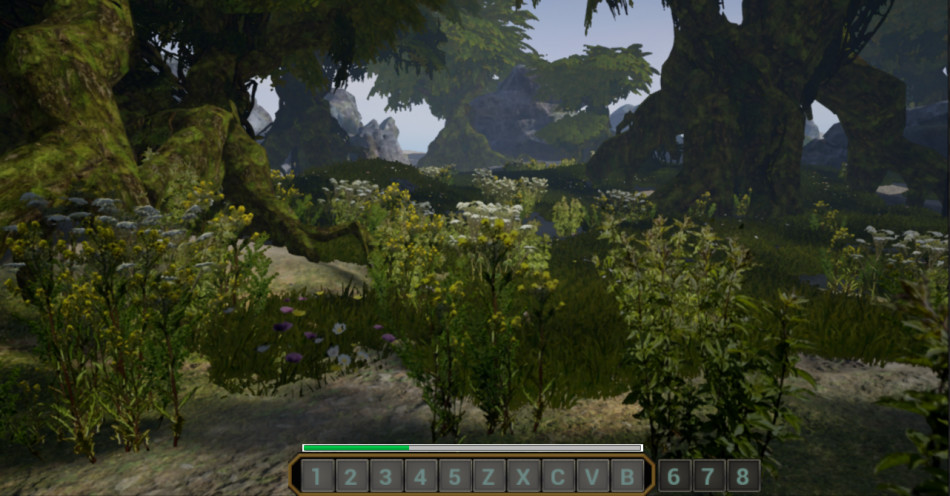Click the slot labeled 4
Screen dimensions: 950x496
point(420,476)
